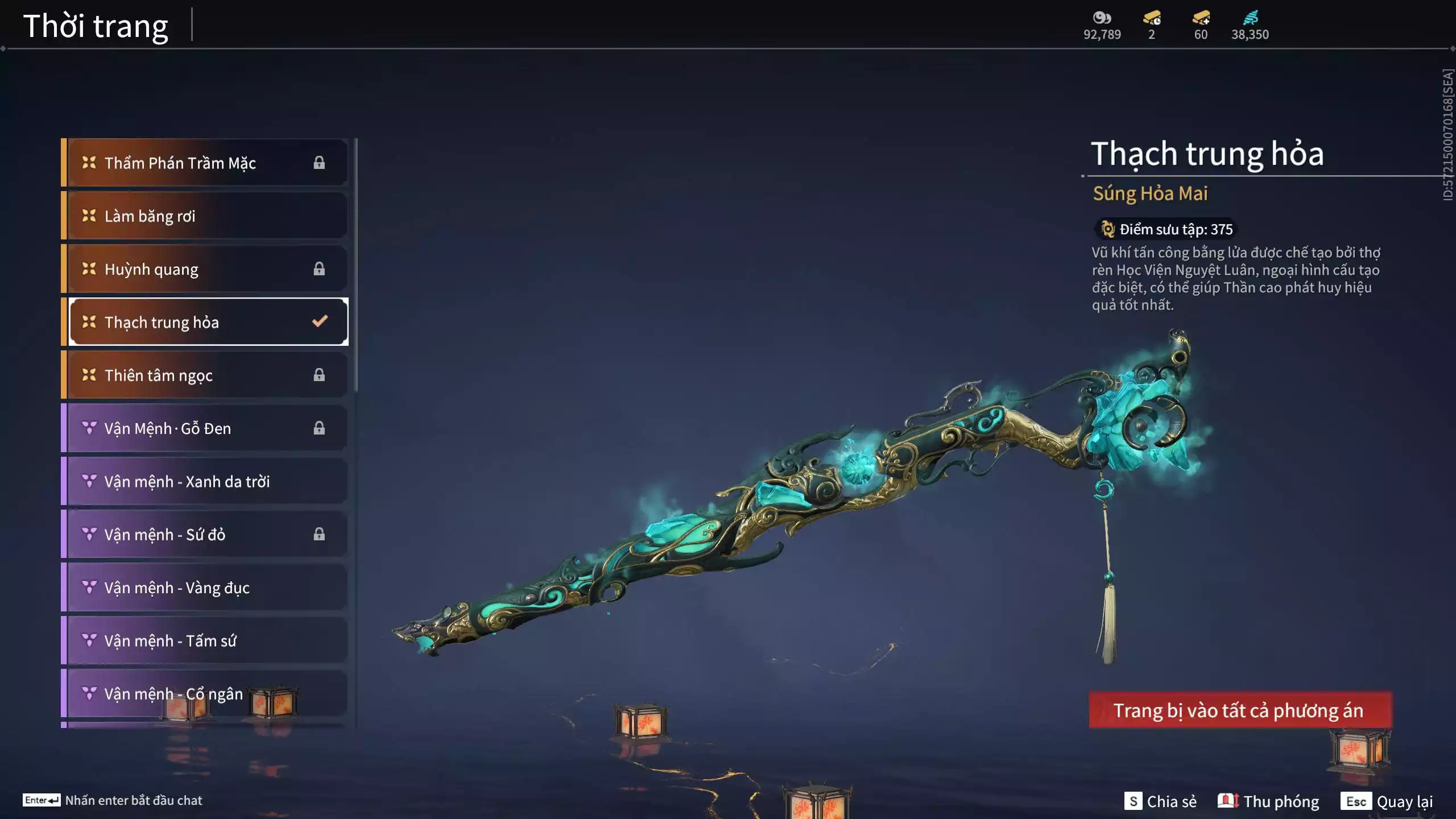This screenshot has height=819, width=1456.
Task: Open chat via the enter chat prompt
Action: point(113,800)
